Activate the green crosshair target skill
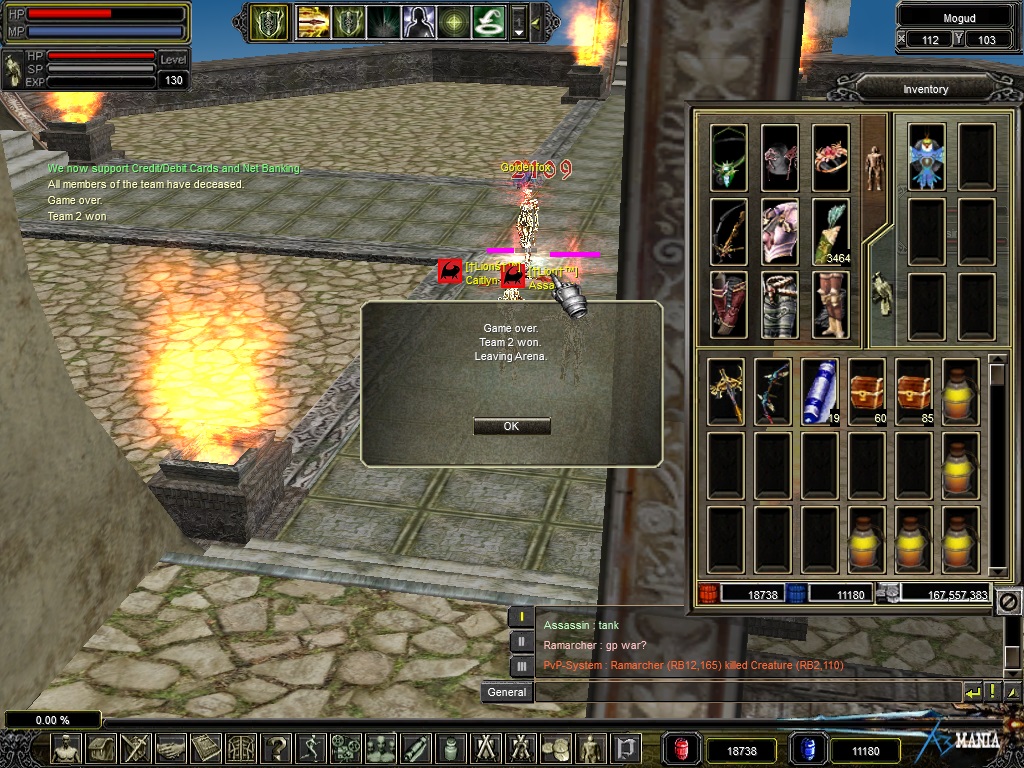 click(x=453, y=21)
